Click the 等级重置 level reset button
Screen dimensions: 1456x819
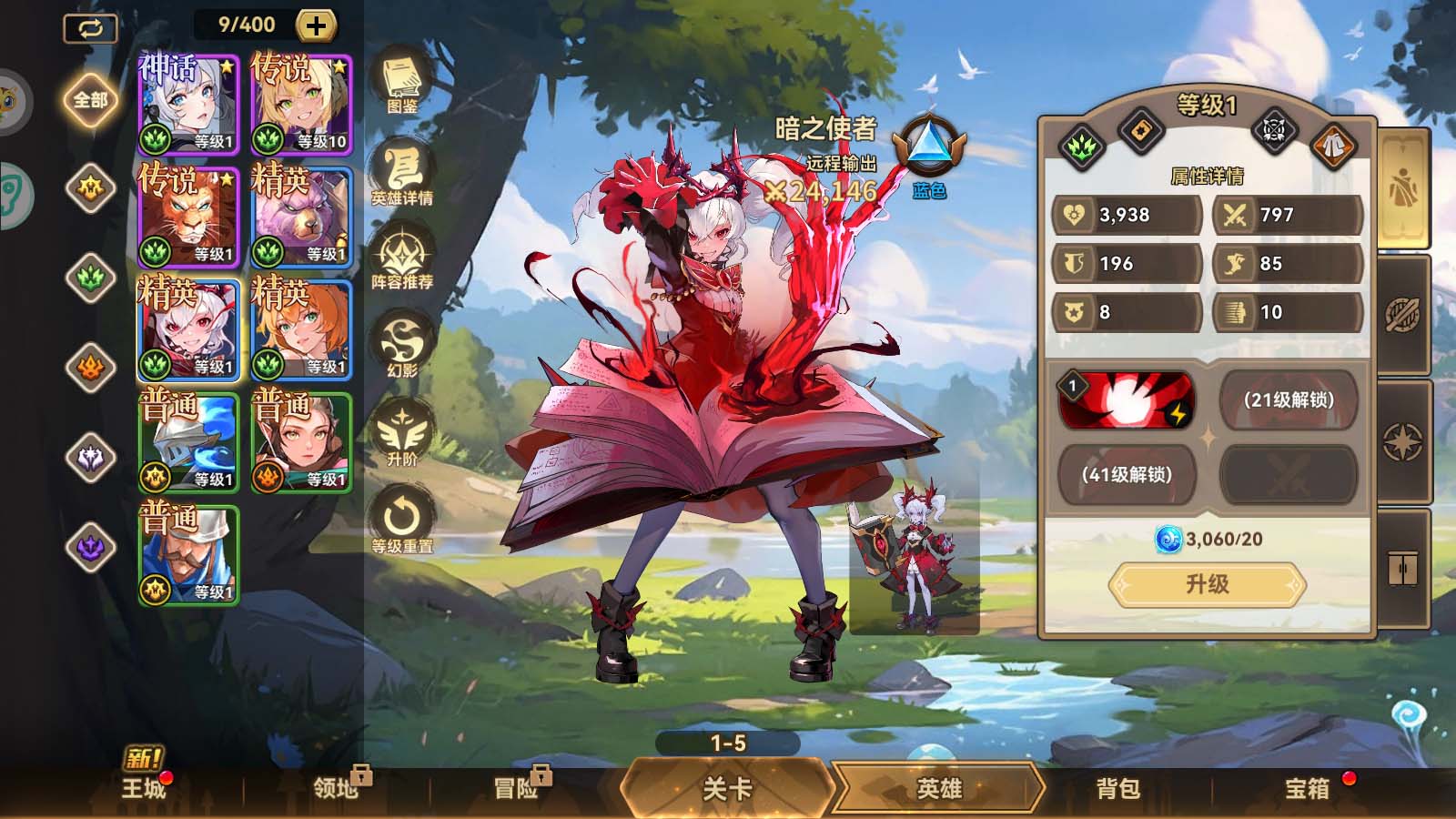401,520
